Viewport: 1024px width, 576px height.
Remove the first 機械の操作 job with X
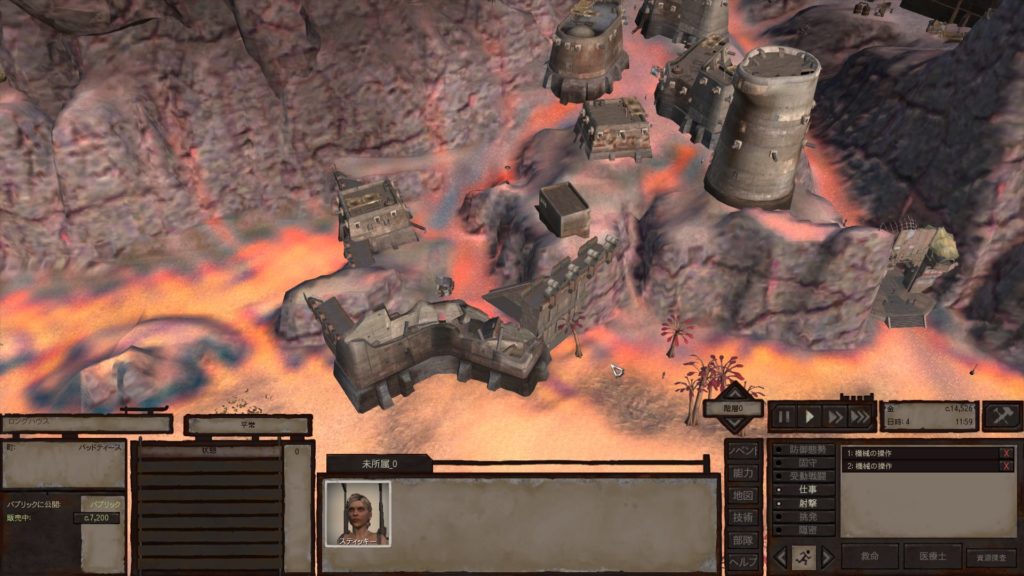1006,453
